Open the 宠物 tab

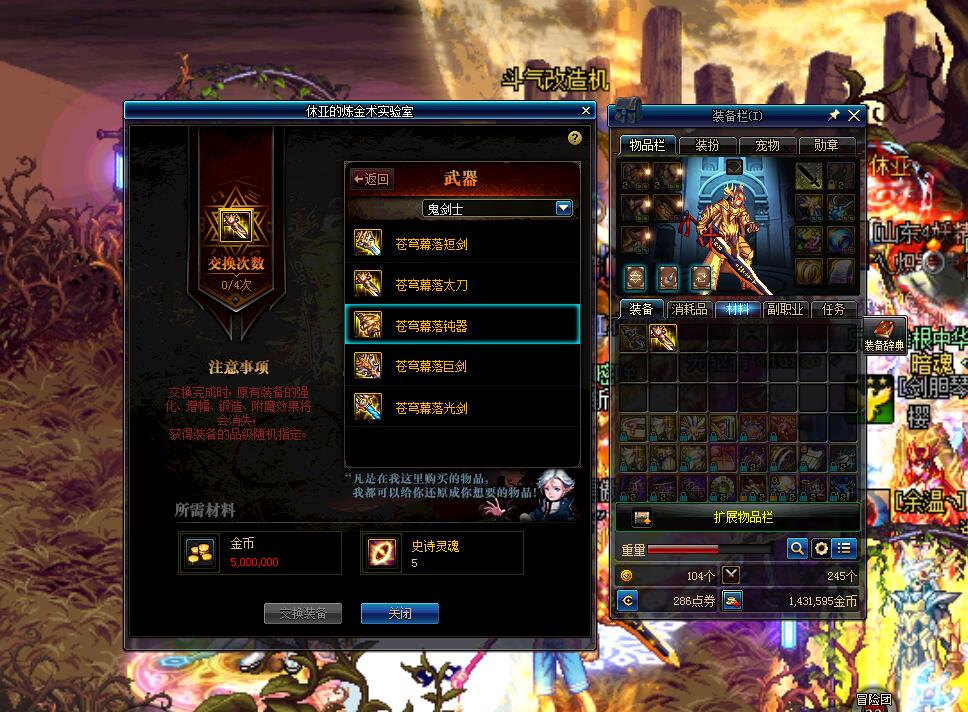[767, 146]
